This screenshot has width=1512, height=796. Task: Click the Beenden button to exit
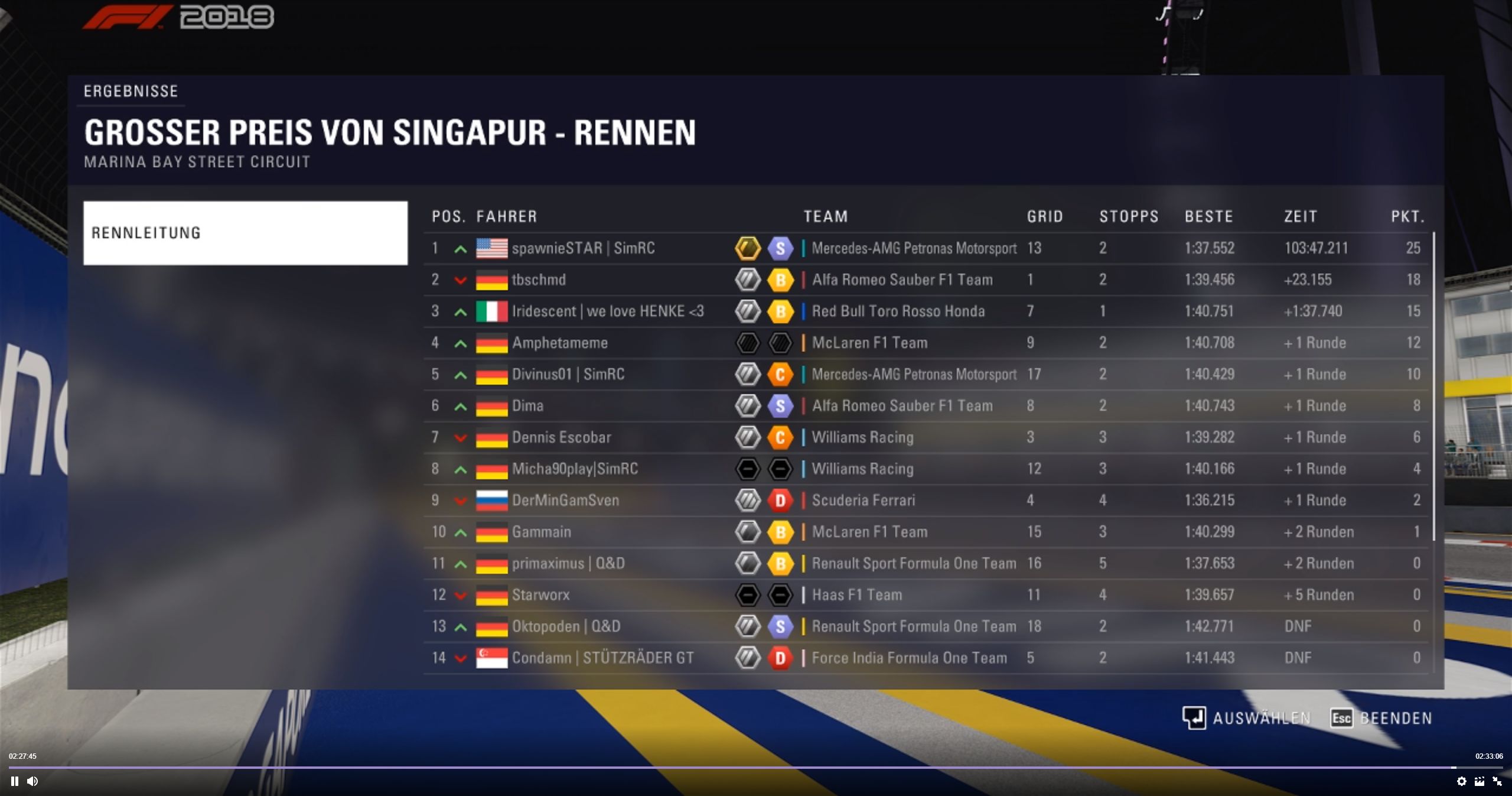[1381, 718]
